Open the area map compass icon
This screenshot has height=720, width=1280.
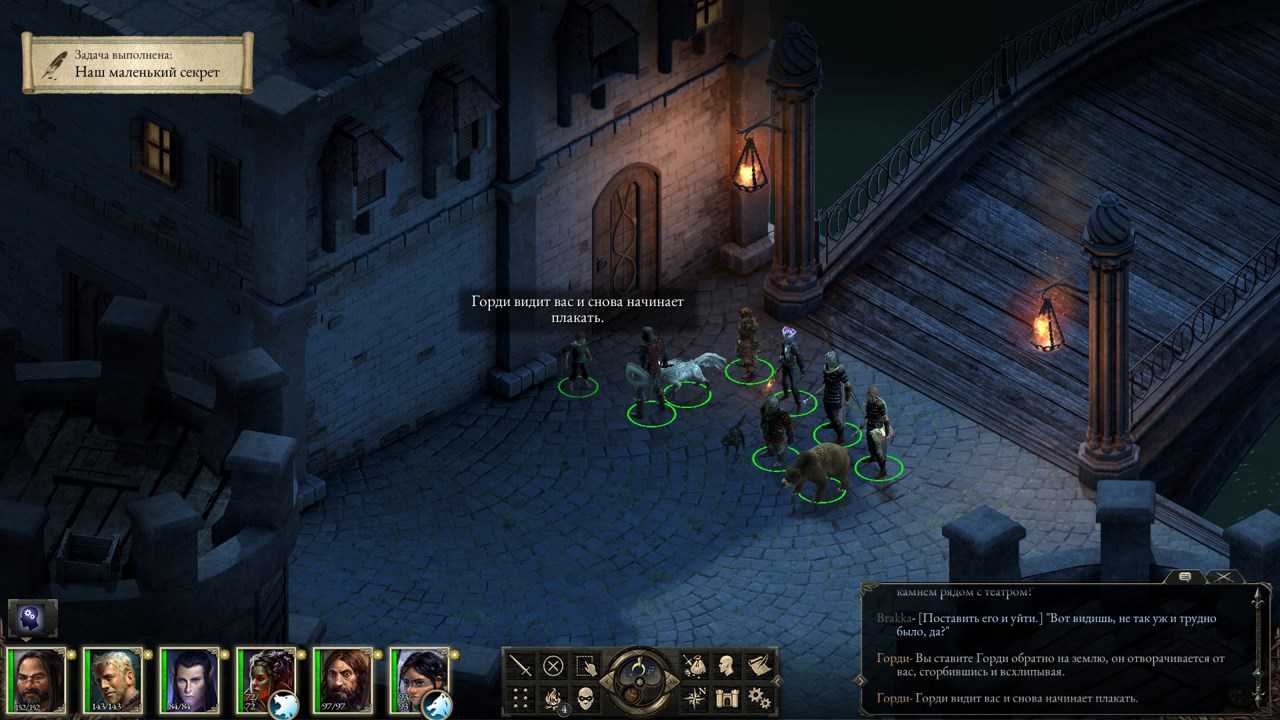pos(694,697)
